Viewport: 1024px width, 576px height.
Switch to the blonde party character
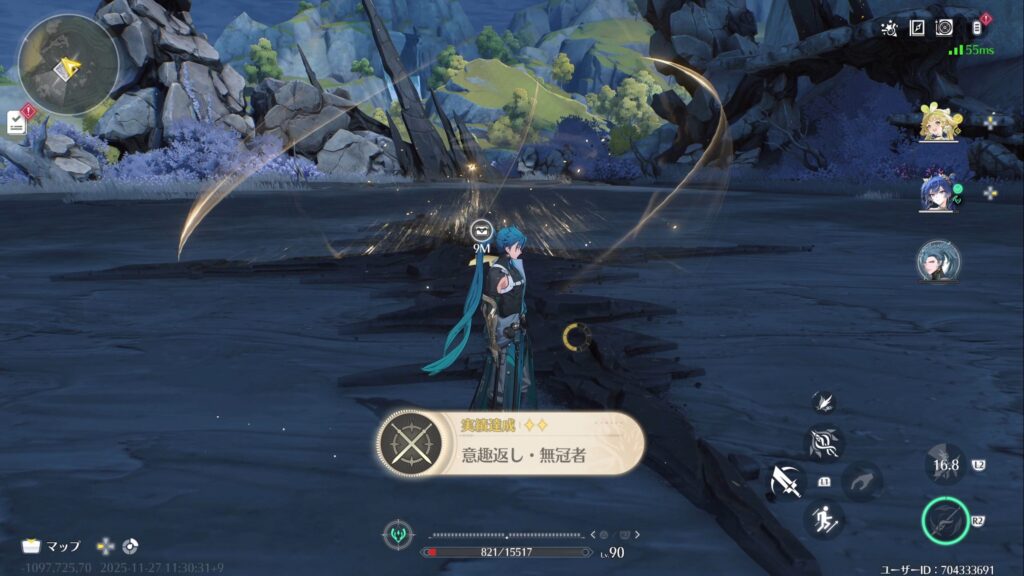click(x=939, y=123)
